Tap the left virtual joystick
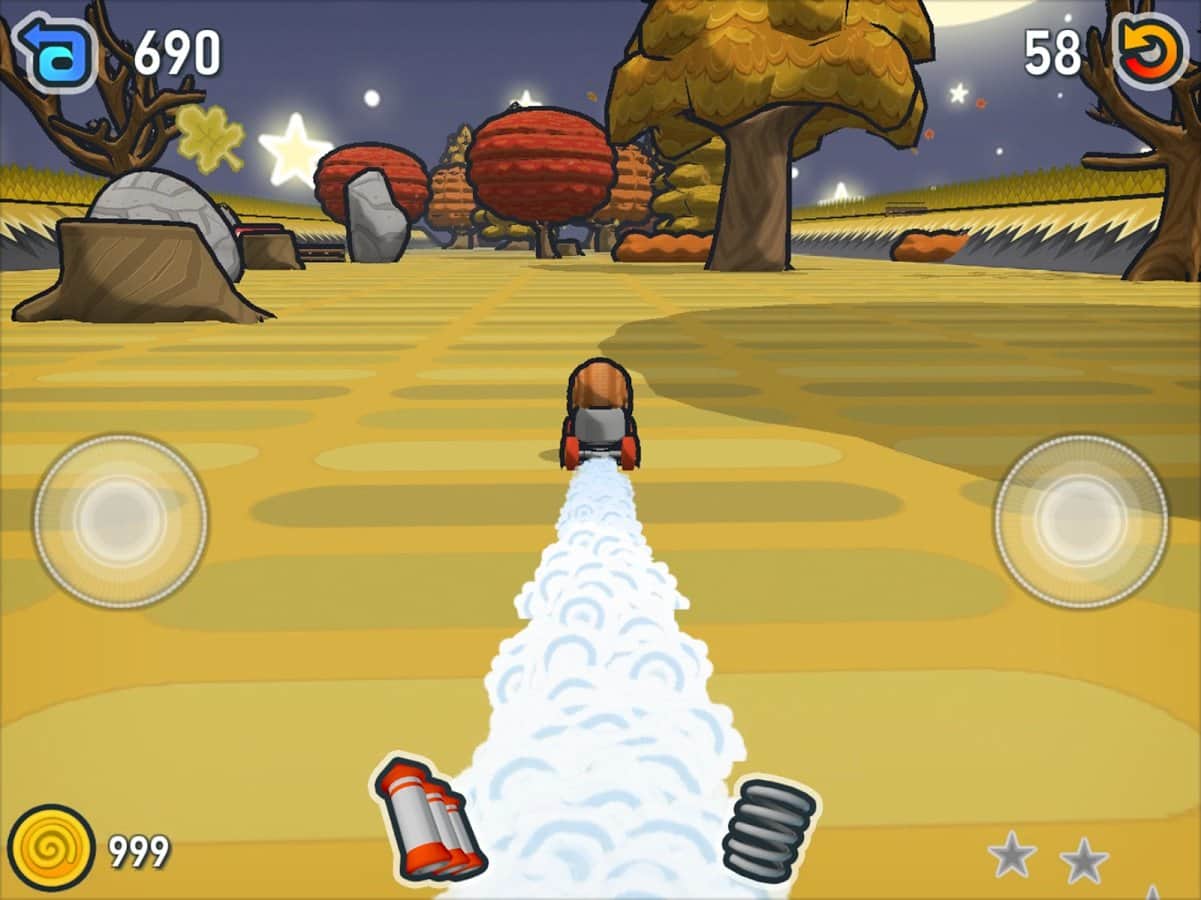The image size is (1201, 900). pos(120,521)
